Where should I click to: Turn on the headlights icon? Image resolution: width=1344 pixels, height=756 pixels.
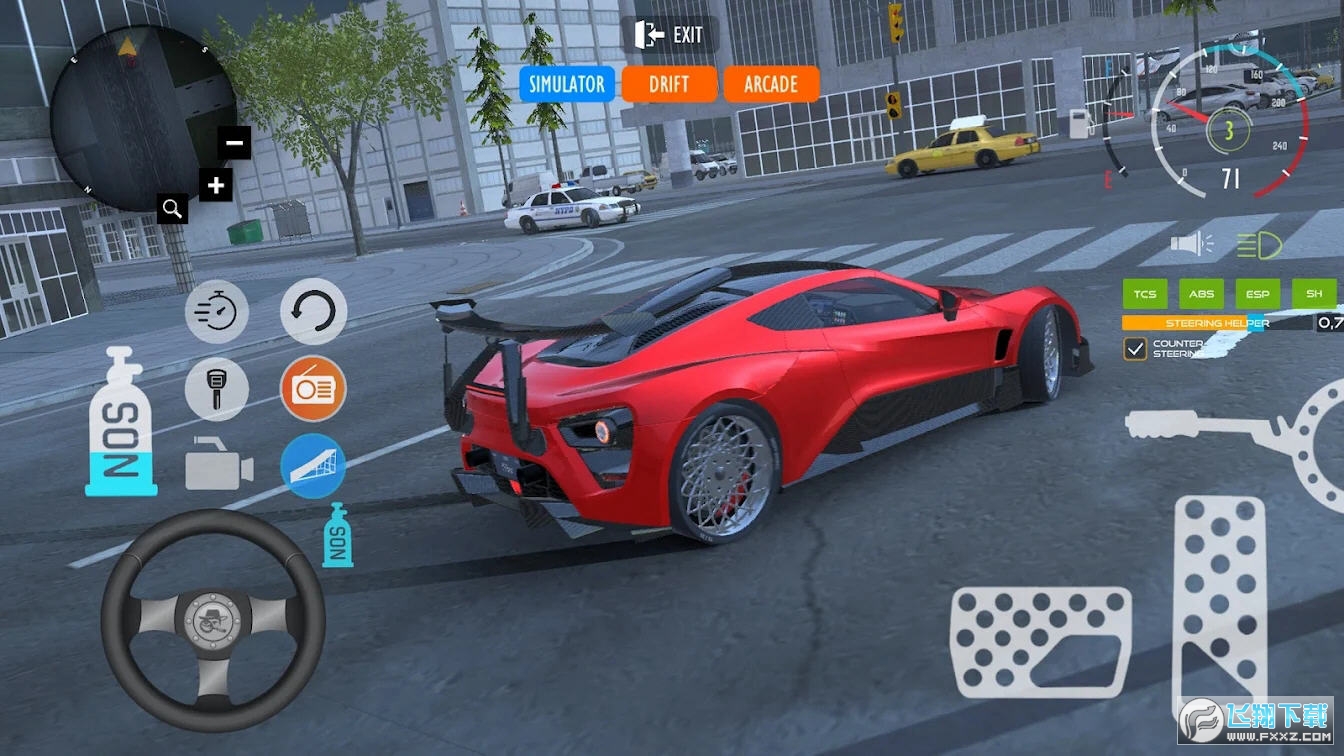pos(1254,243)
